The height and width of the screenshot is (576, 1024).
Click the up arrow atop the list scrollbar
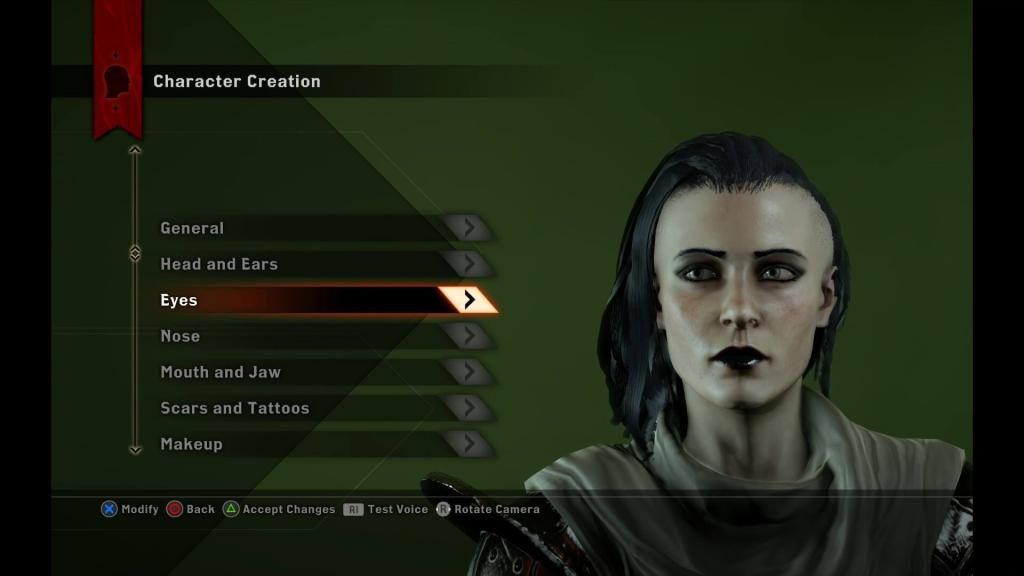pos(135,150)
